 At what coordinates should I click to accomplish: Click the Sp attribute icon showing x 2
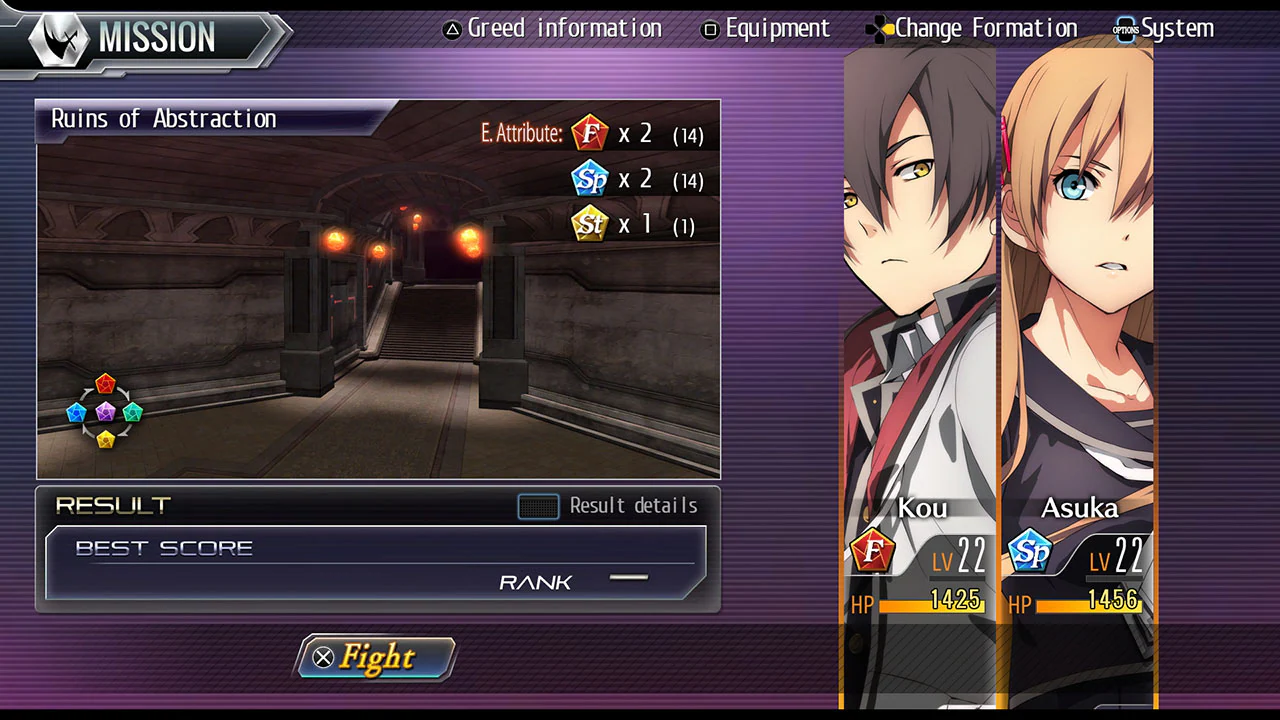(x=589, y=178)
